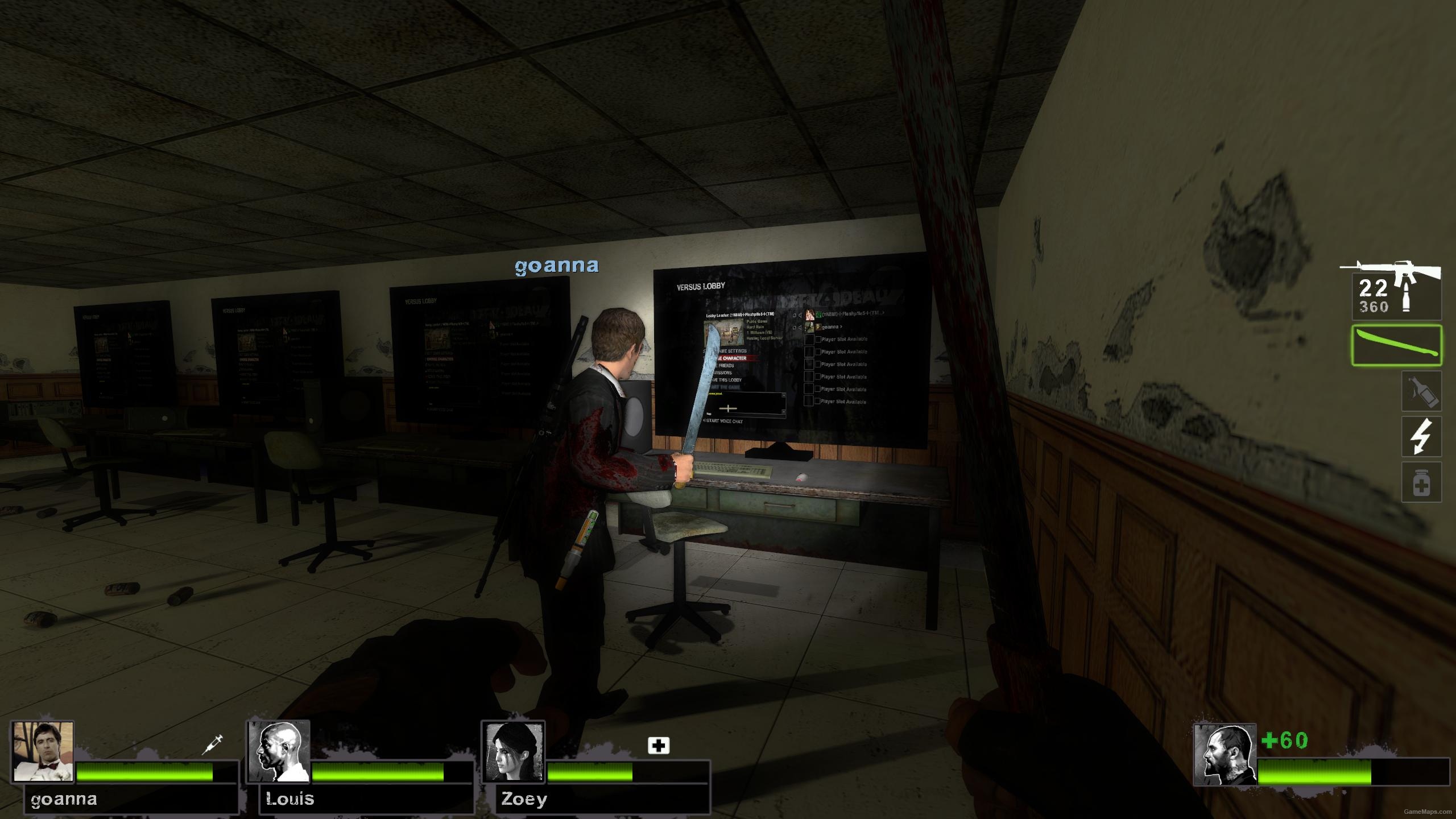The width and height of the screenshot is (1456, 819).
Task: Click Louis's teammate portrait
Action: coord(279,751)
